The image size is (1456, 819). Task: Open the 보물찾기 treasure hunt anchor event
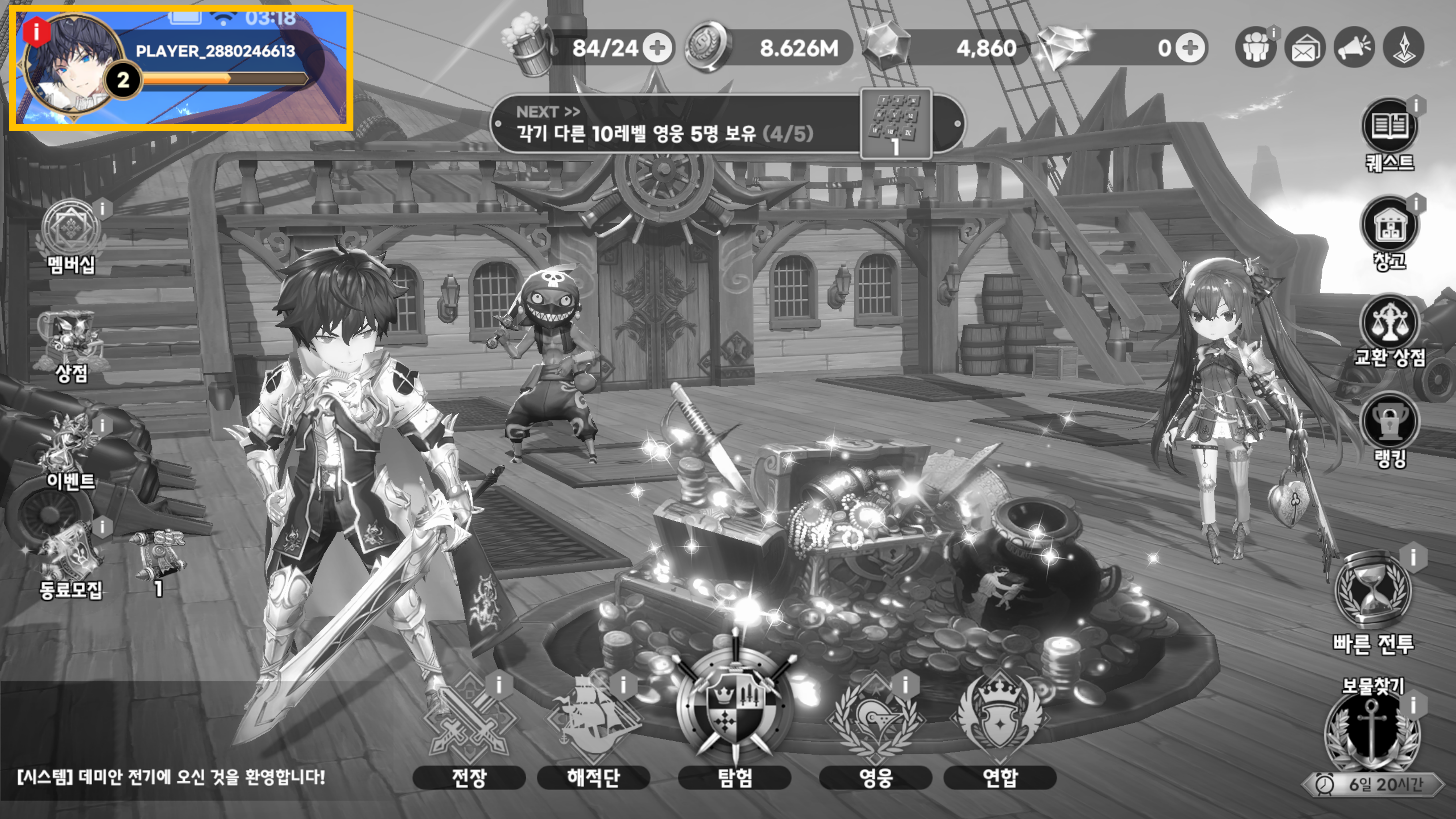[1372, 732]
